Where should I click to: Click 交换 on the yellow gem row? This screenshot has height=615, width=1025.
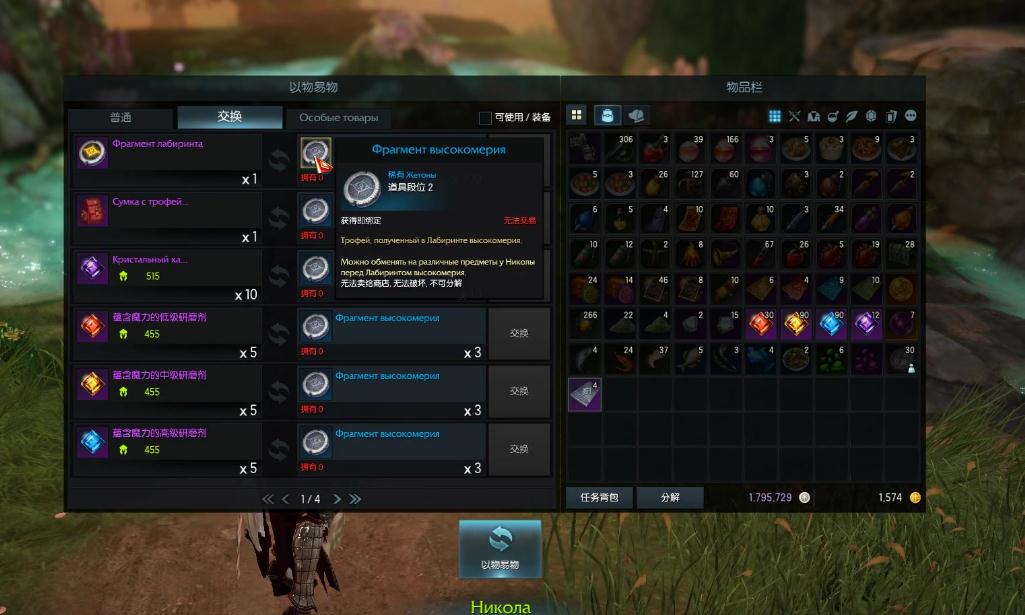(518, 391)
